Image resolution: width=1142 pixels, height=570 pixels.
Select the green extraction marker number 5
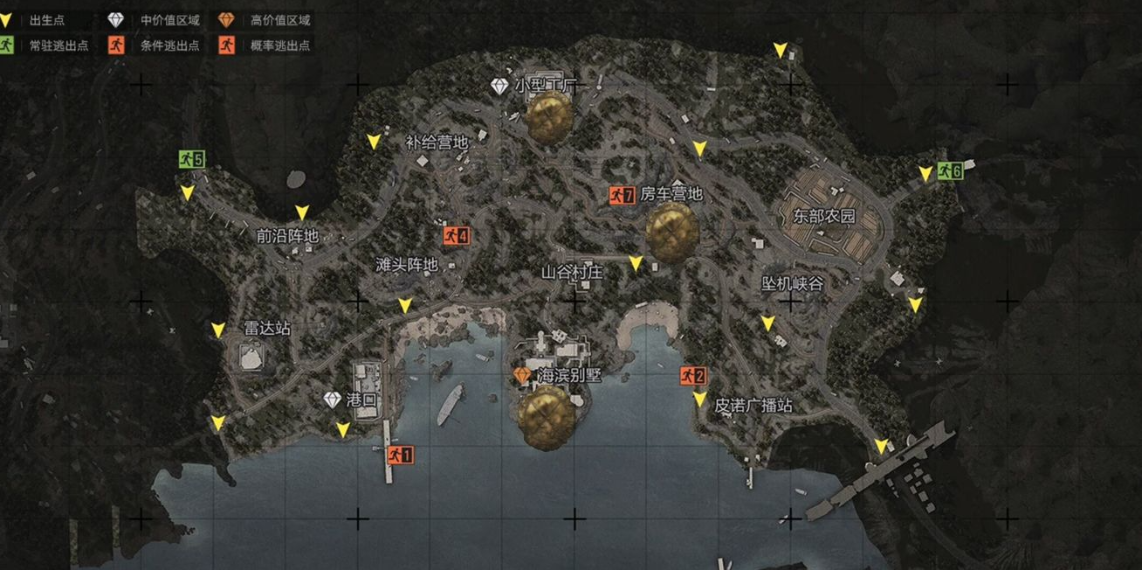tap(191, 159)
